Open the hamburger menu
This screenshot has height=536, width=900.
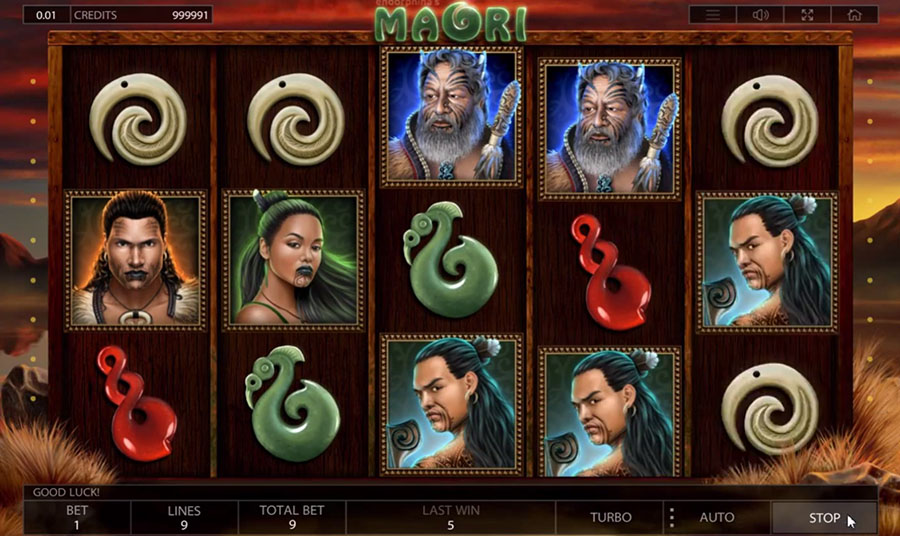pyautogui.click(x=712, y=15)
